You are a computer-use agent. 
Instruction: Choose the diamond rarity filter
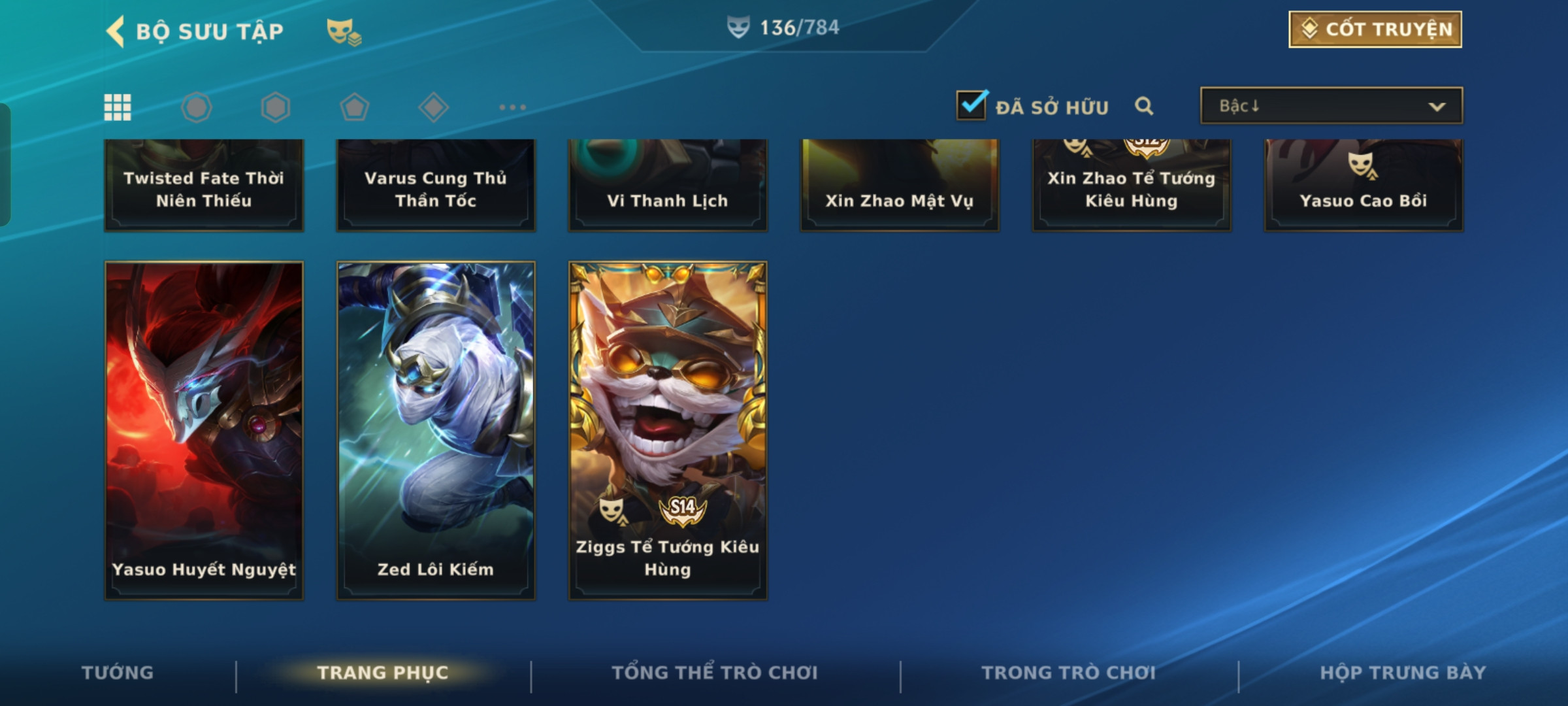coord(433,107)
